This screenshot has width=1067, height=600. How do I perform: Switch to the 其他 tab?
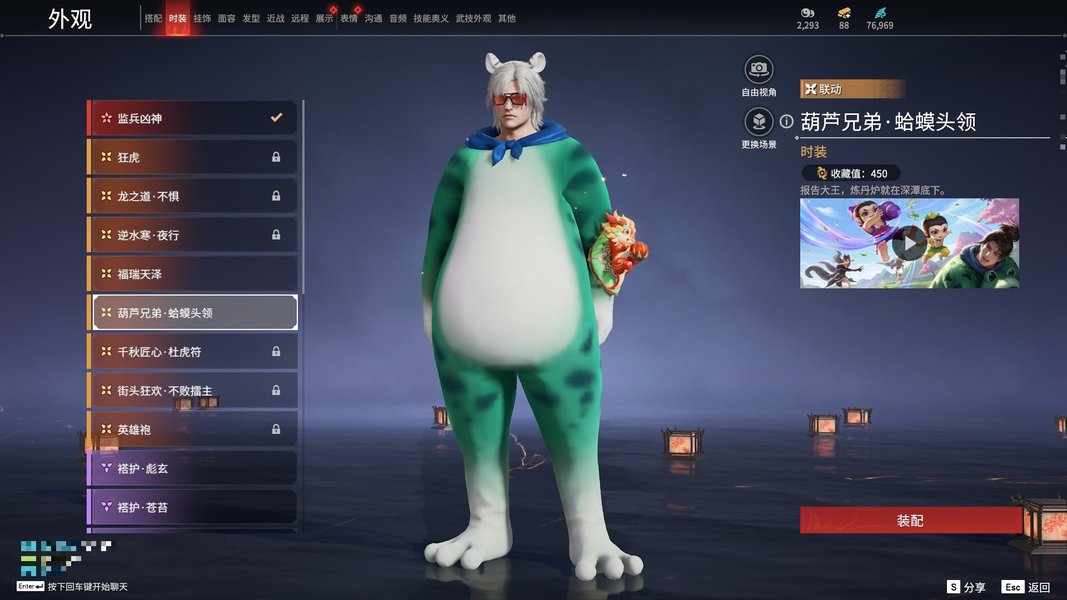point(507,19)
